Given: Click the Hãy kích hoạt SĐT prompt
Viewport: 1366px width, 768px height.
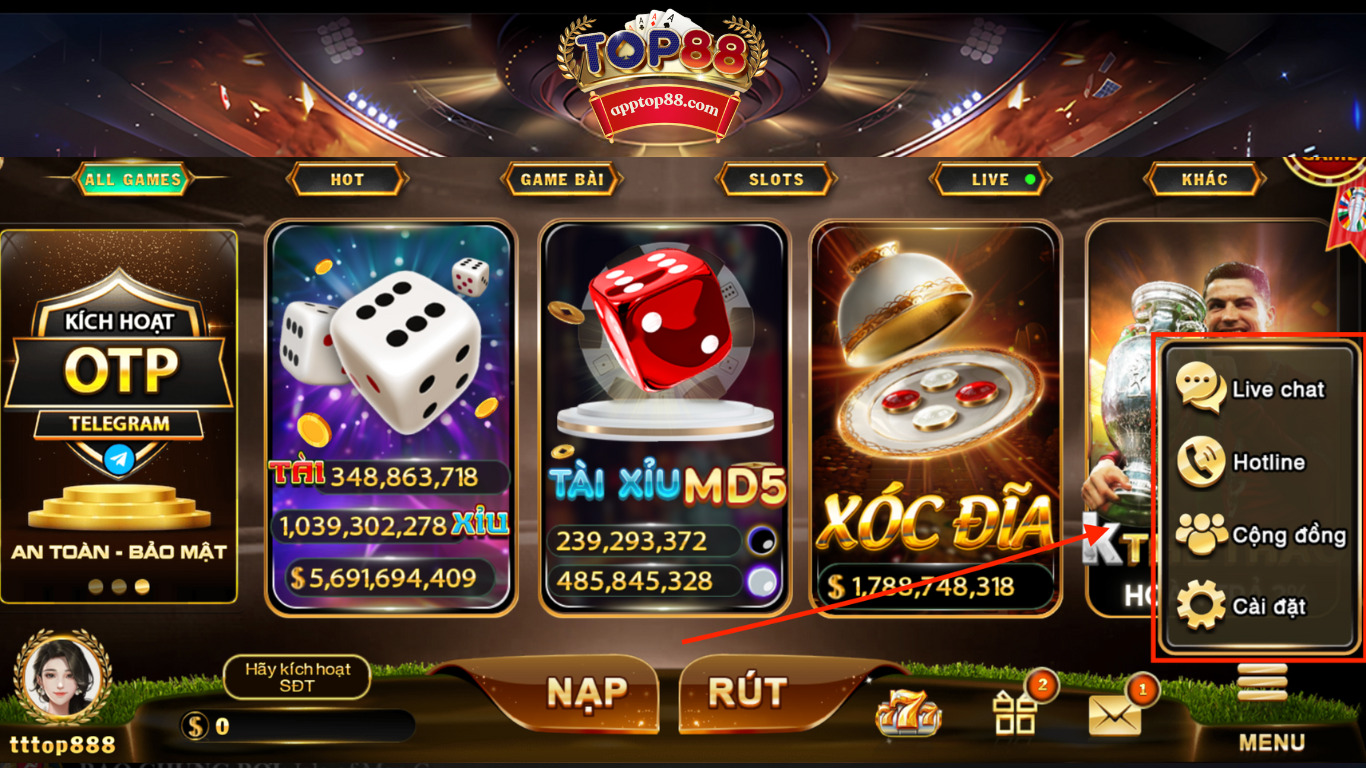Looking at the screenshot, I should click(296, 676).
